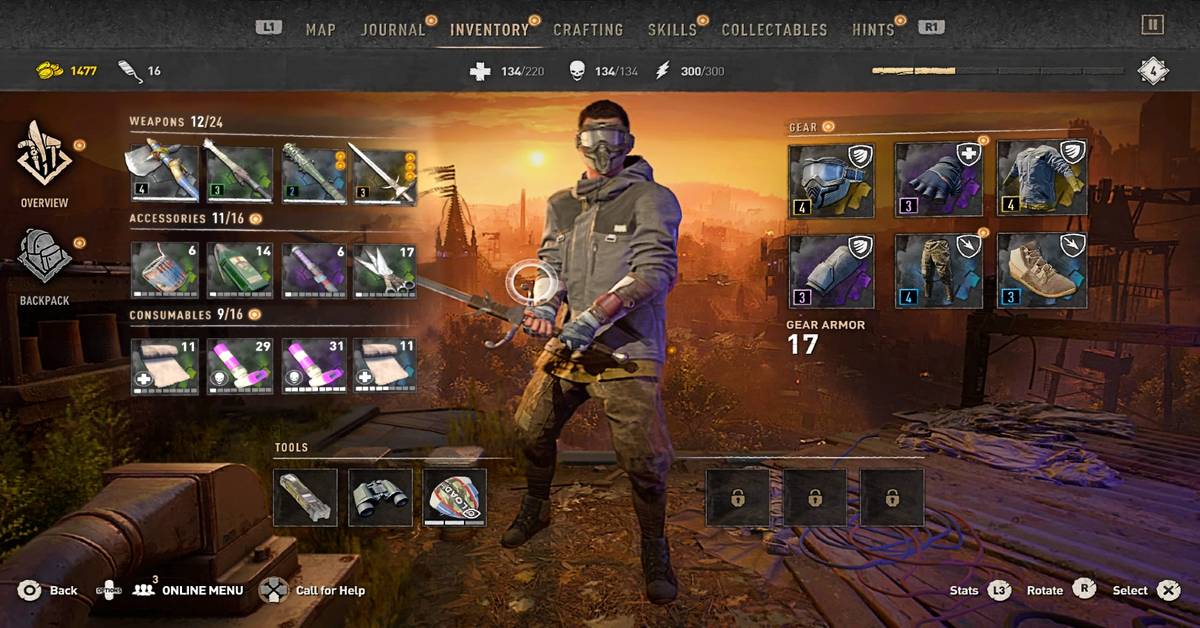The width and height of the screenshot is (1200, 628).
Task: Show the Skills tab
Action: [672, 29]
